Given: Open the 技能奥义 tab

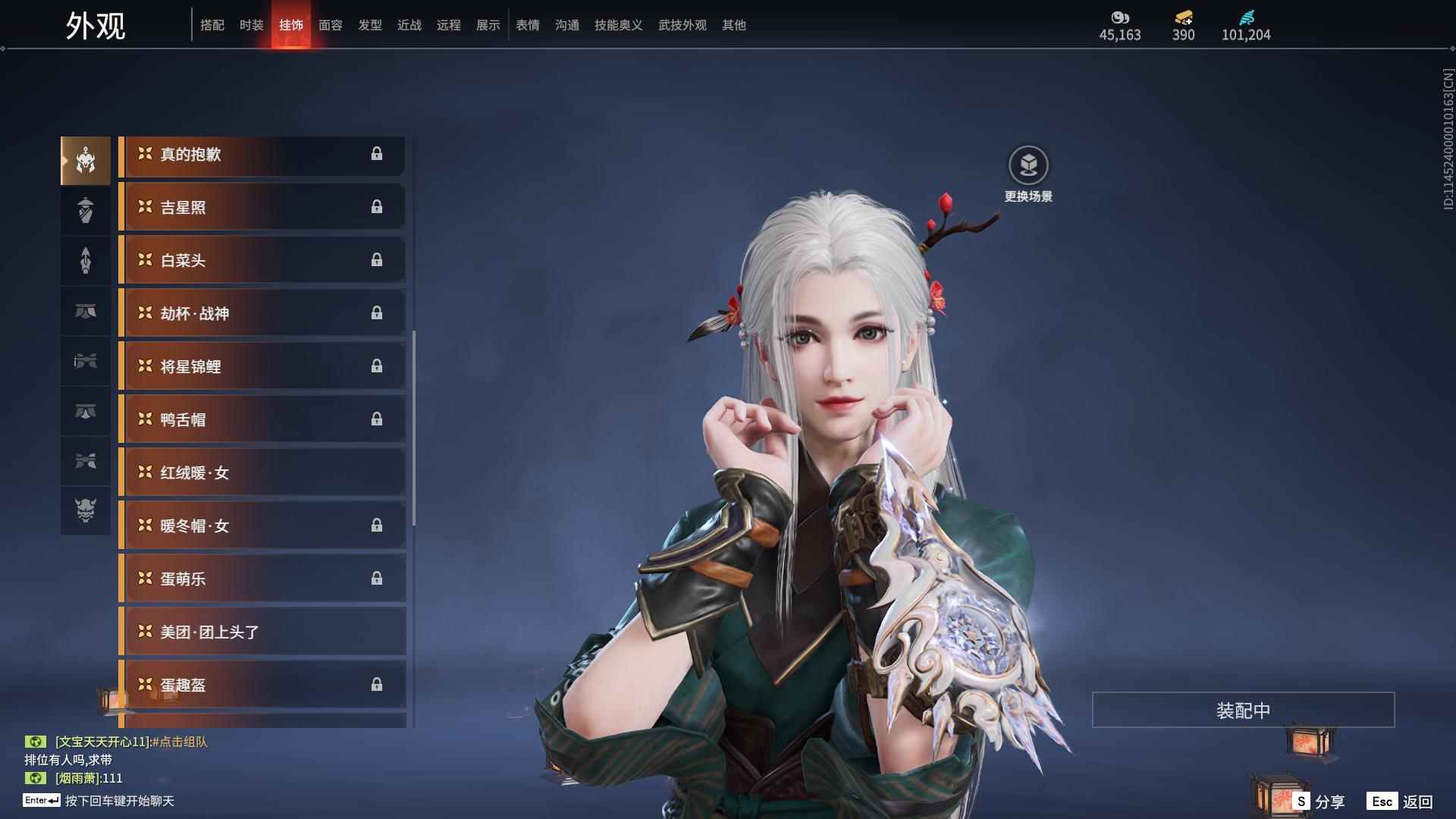Looking at the screenshot, I should click(x=618, y=25).
